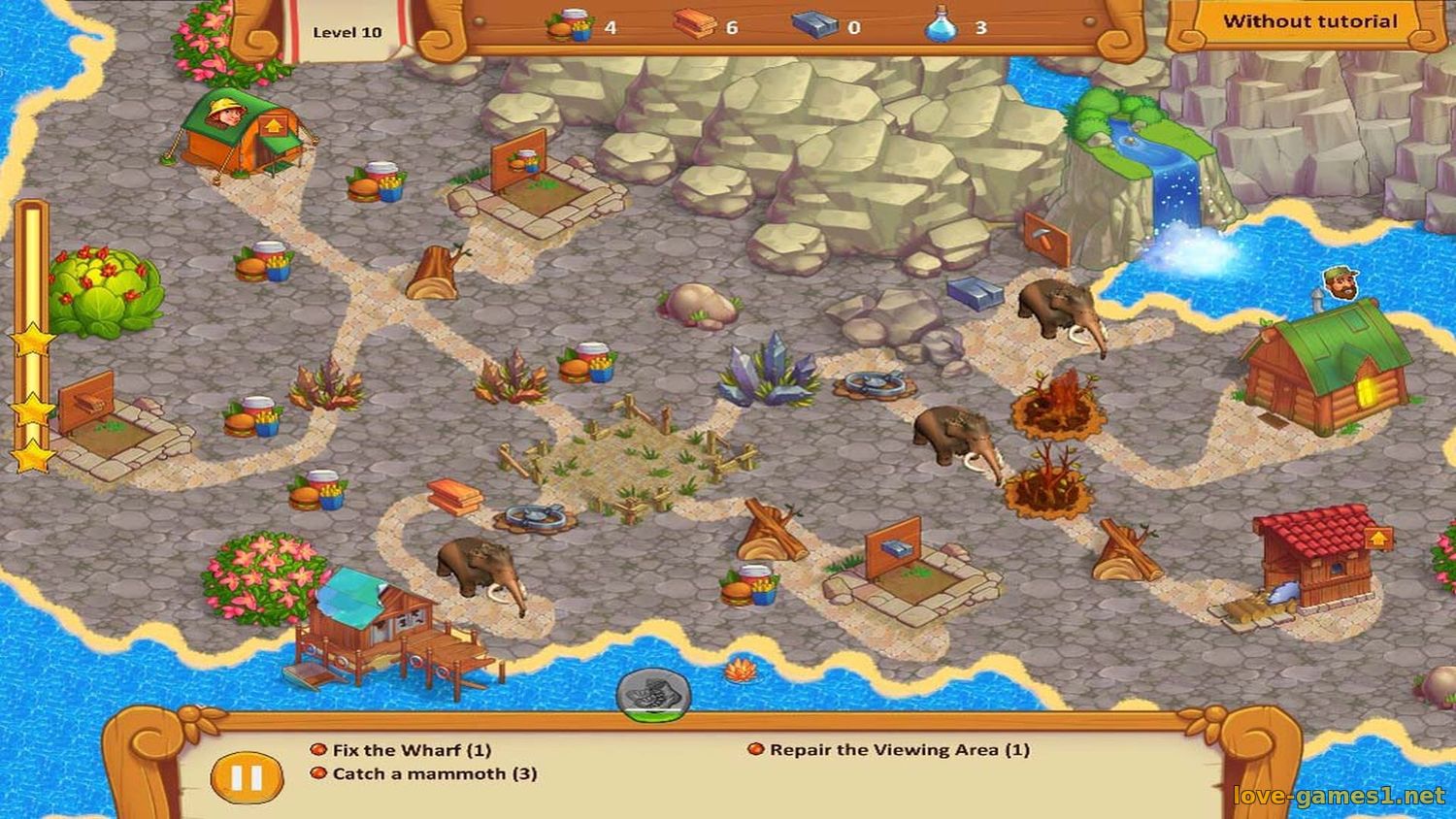
Task: Click the upgrade arrow on the red-roofed sawmill
Action: click(x=1376, y=538)
